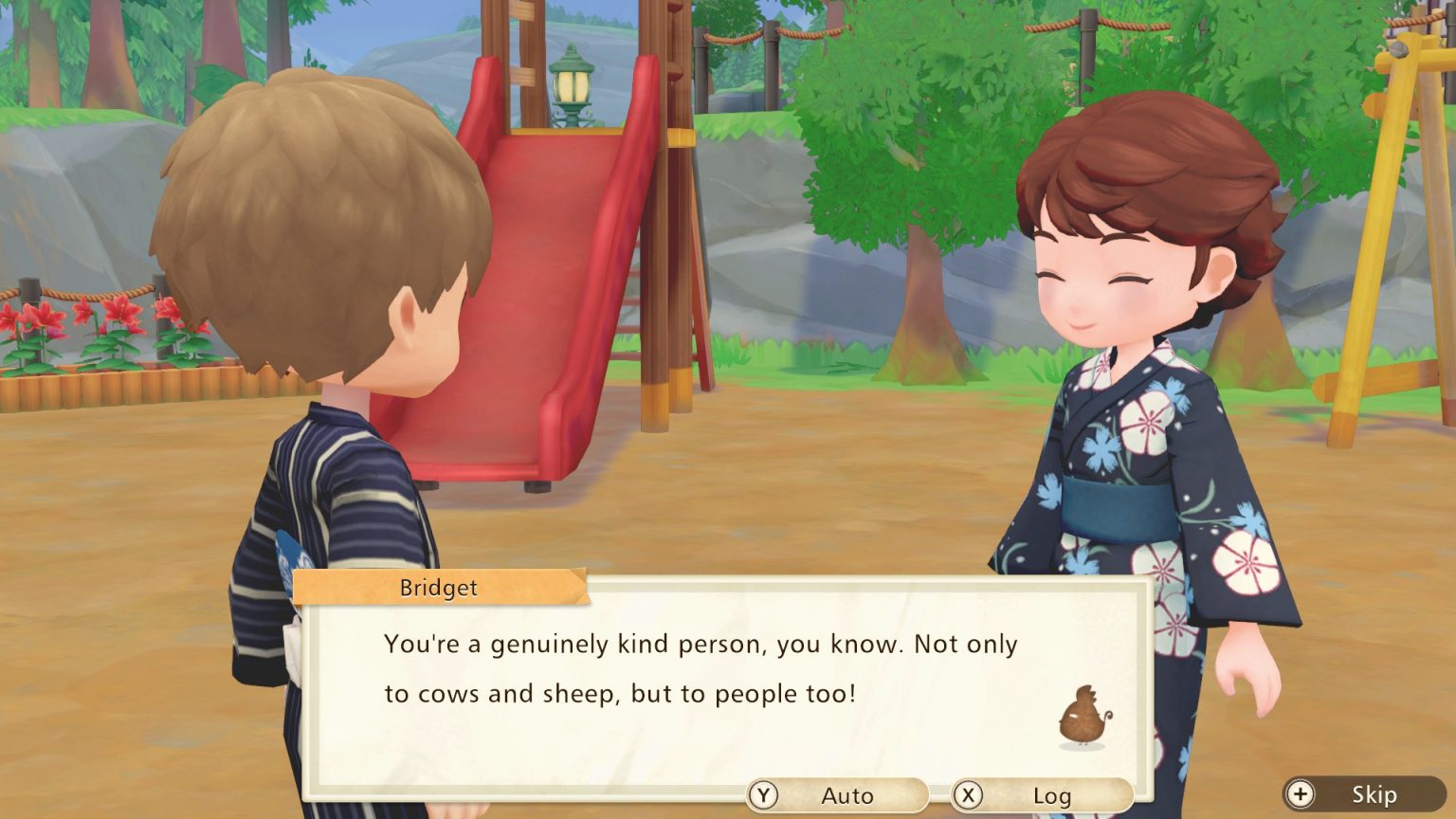Open the dialogue Log

pyautogui.click(x=1041, y=795)
